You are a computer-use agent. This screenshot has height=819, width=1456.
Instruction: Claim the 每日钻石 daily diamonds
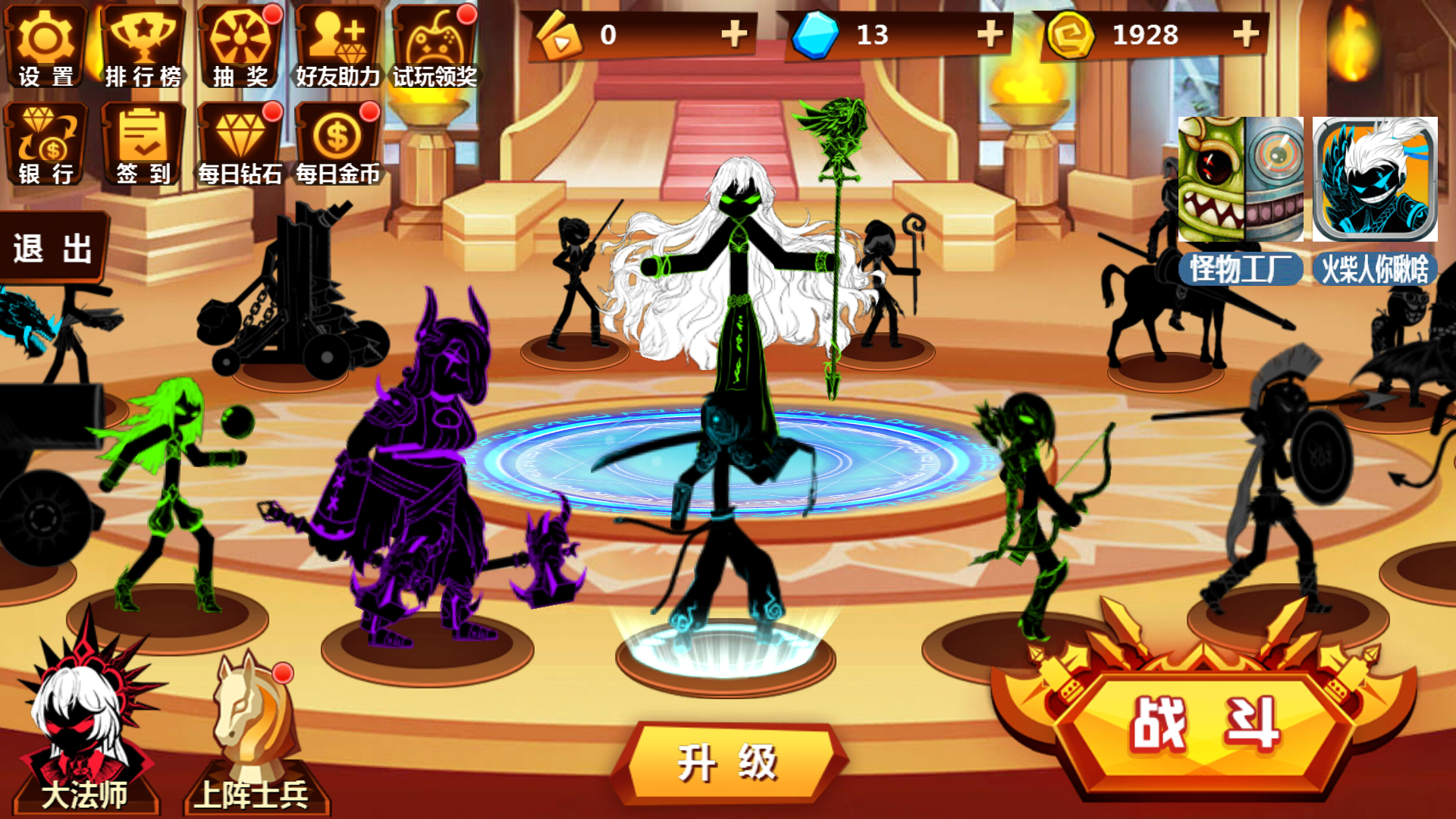point(240,144)
